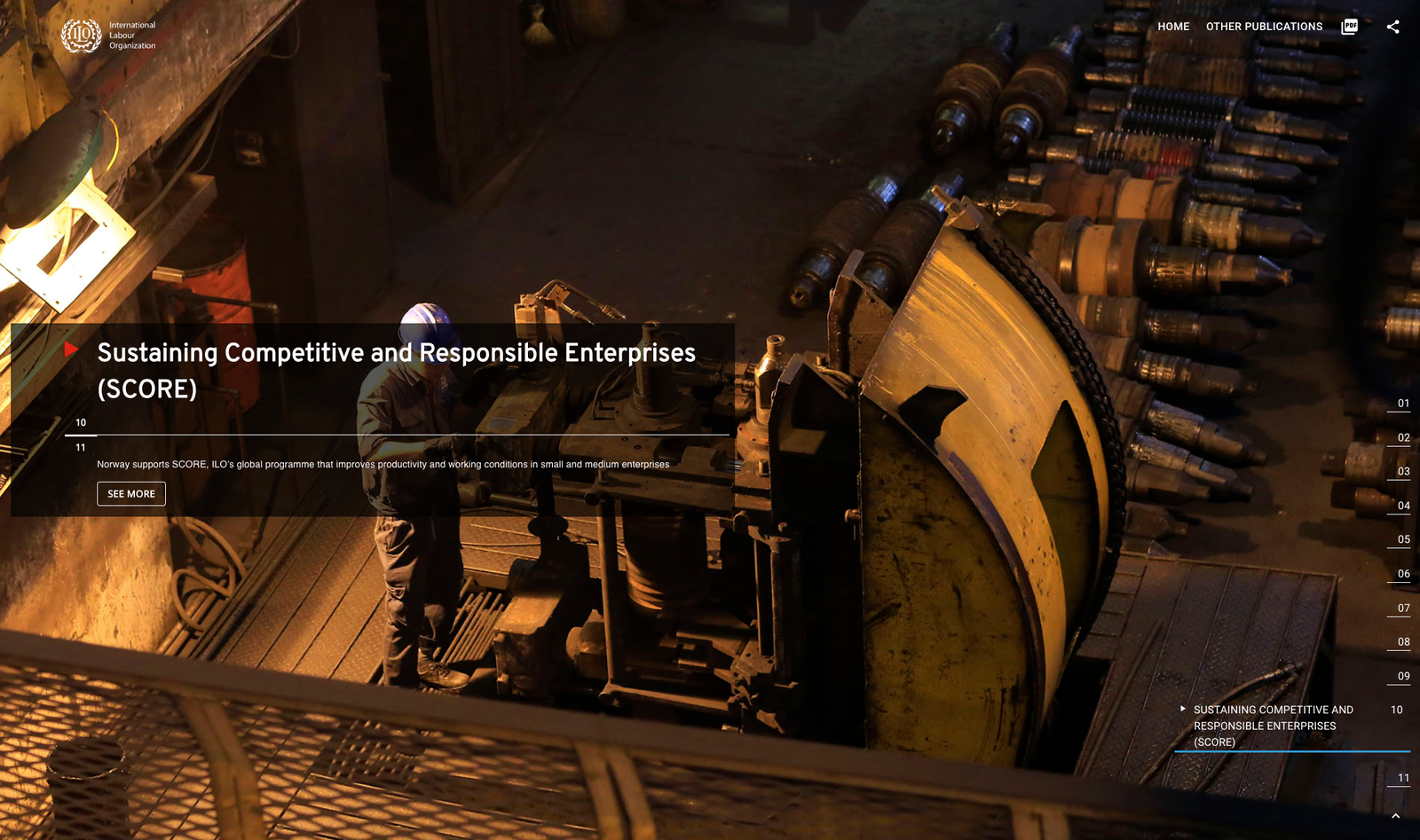Select section 04 in side navigation
1420x840 pixels.
[1403, 506]
